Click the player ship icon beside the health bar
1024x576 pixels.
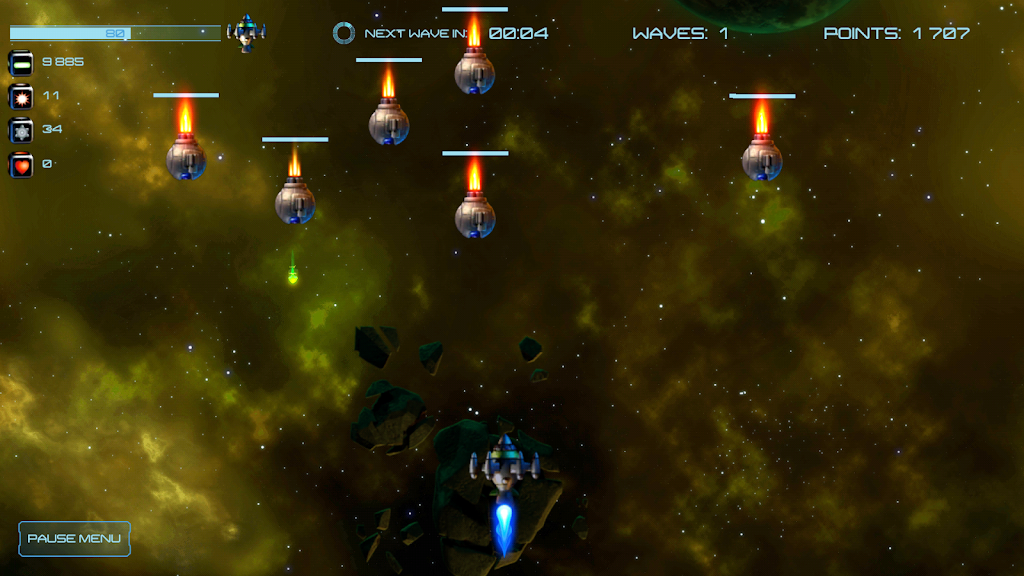pyautogui.click(x=245, y=33)
